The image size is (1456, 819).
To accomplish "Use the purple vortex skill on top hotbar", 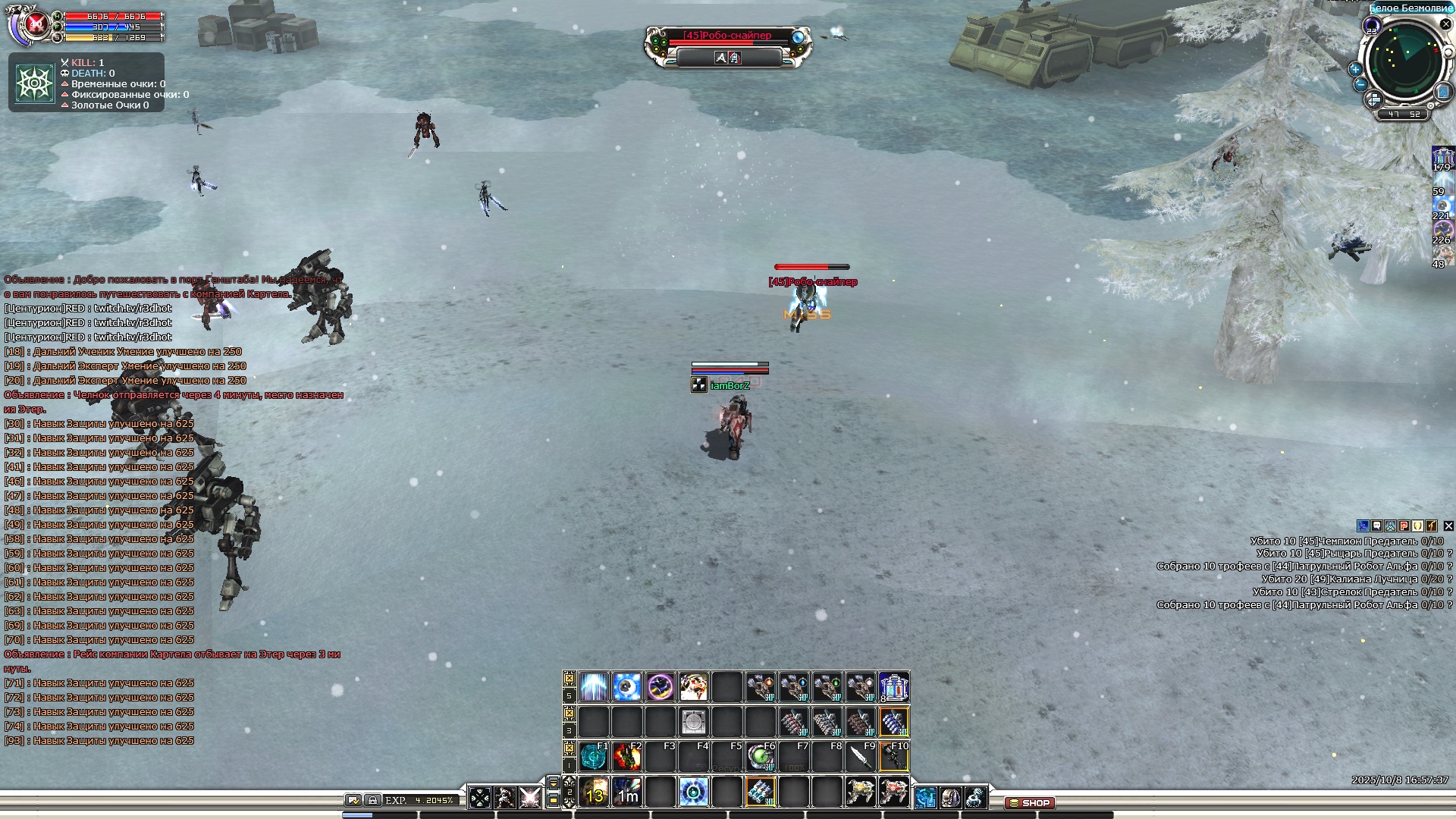I will (661, 687).
